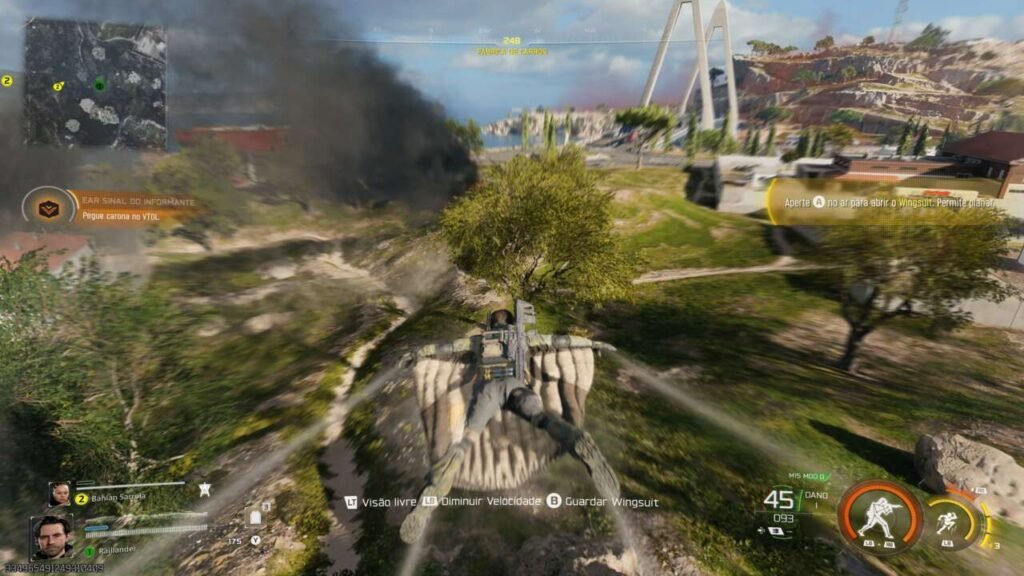Select Rajilander's player portrait

[51, 537]
